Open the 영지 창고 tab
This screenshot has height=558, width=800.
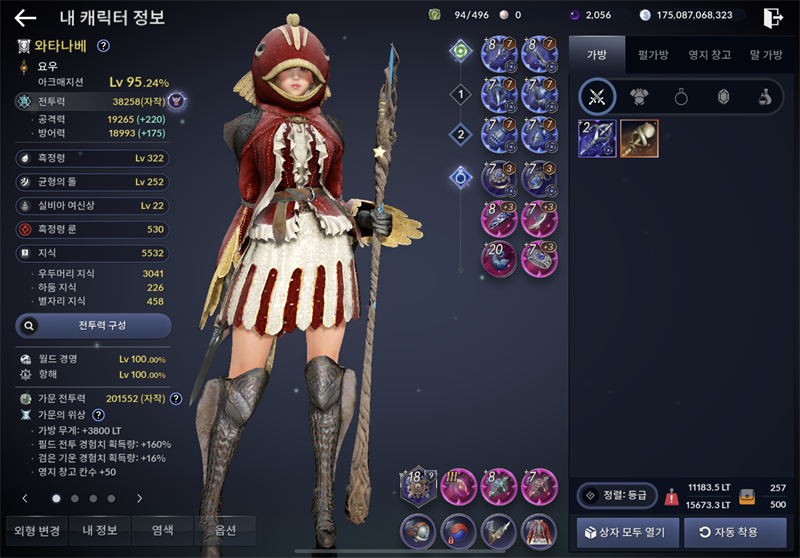coord(709,55)
